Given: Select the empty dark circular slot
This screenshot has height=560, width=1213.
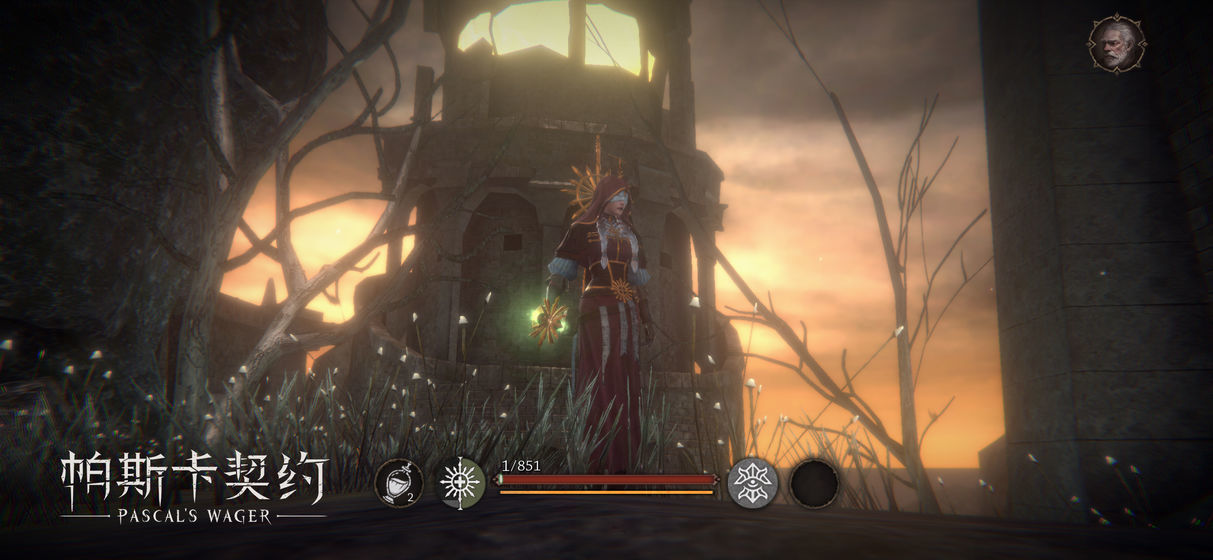Looking at the screenshot, I should [x=814, y=483].
